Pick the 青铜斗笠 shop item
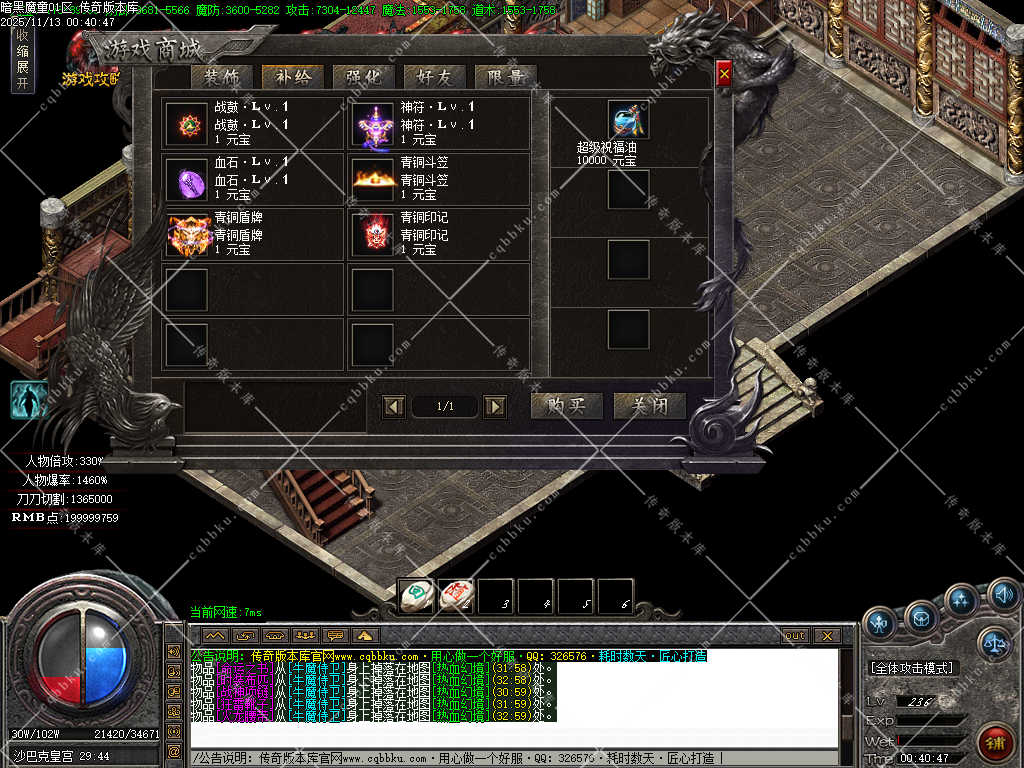 pos(373,180)
